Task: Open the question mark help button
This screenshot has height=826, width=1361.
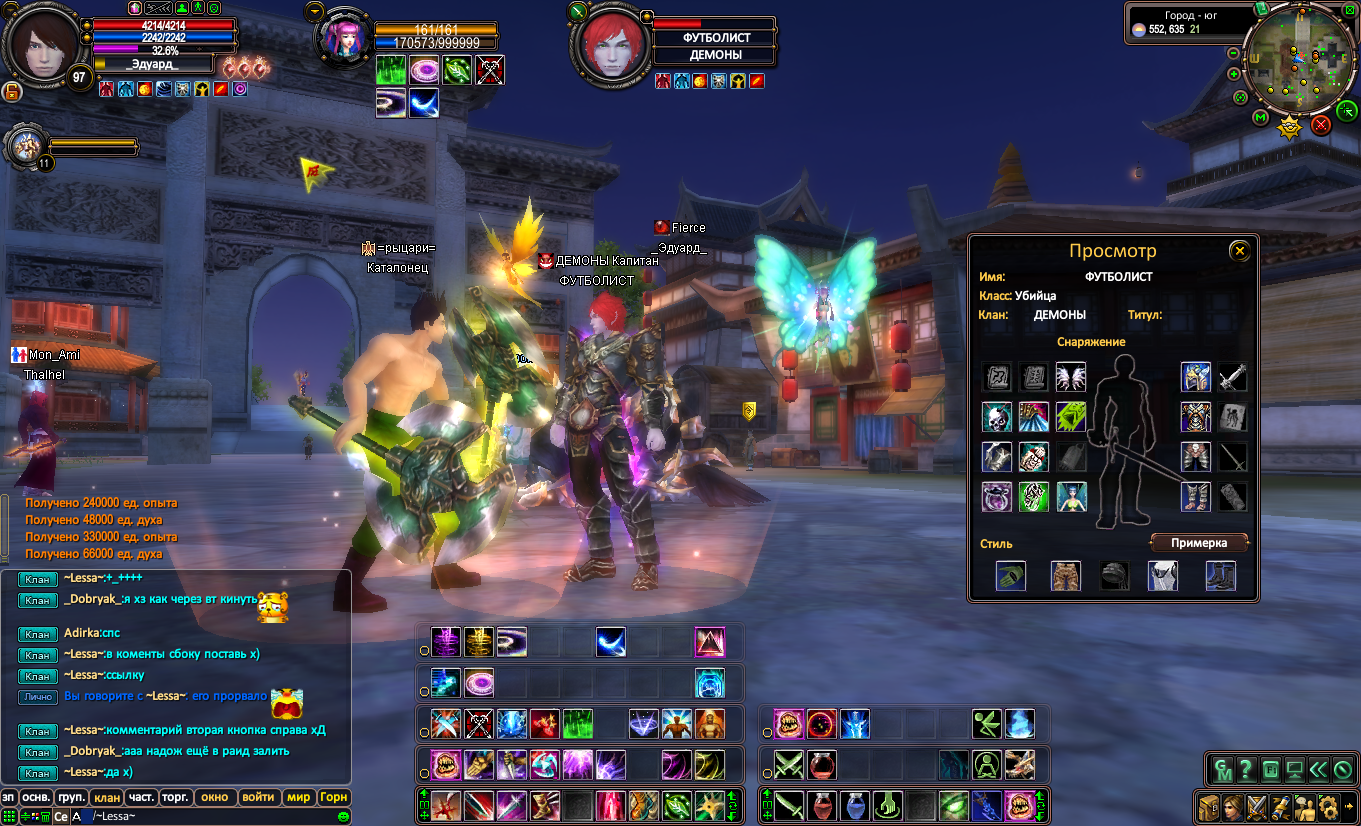Action: pos(1246,770)
